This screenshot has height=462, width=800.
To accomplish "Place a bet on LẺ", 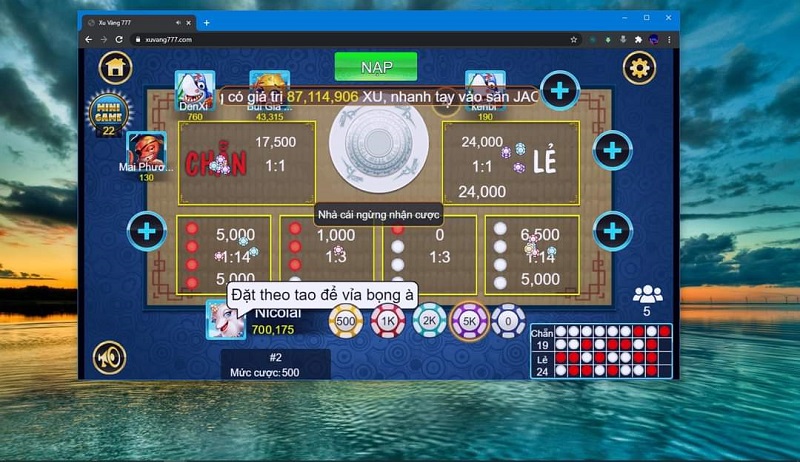I will pos(510,163).
